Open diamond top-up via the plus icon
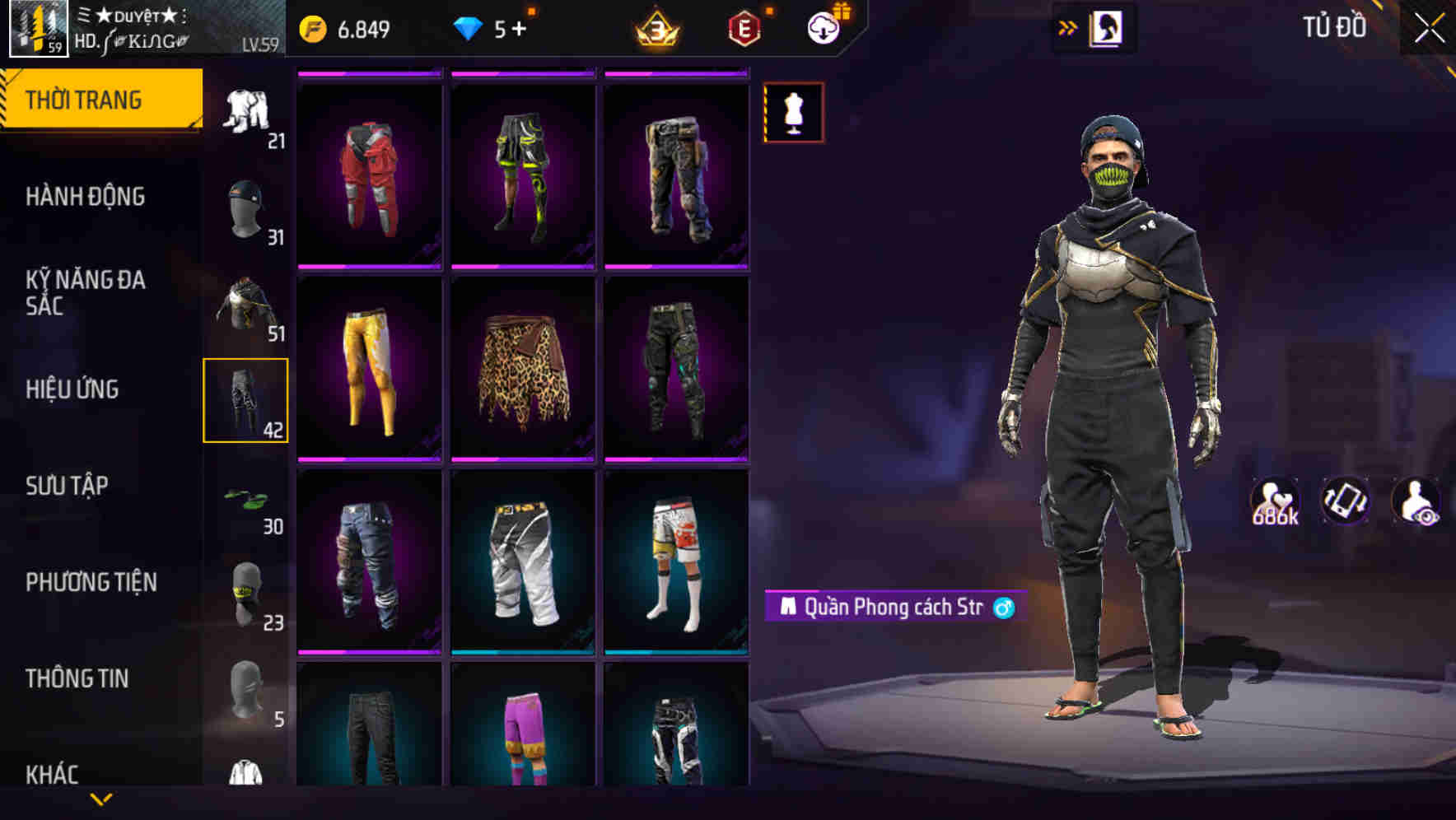 [x=521, y=28]
